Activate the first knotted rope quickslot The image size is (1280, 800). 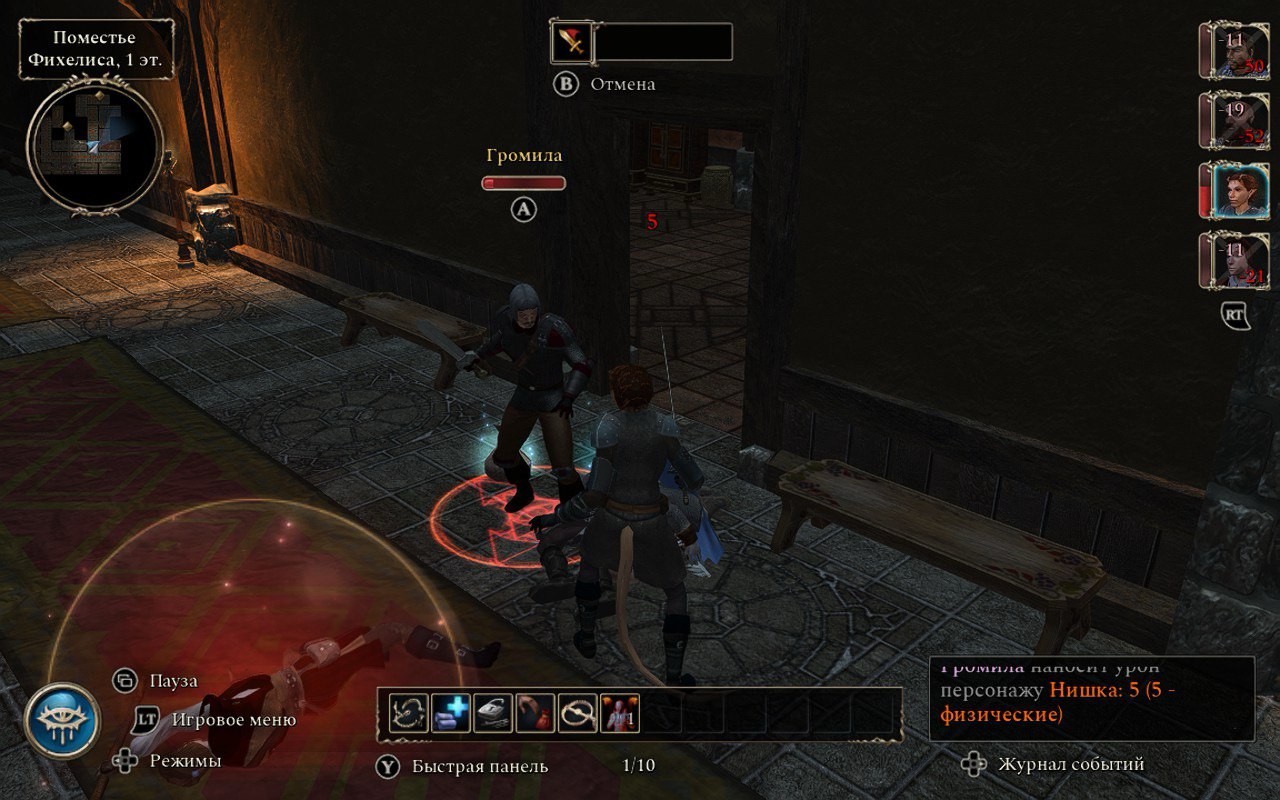409,714
